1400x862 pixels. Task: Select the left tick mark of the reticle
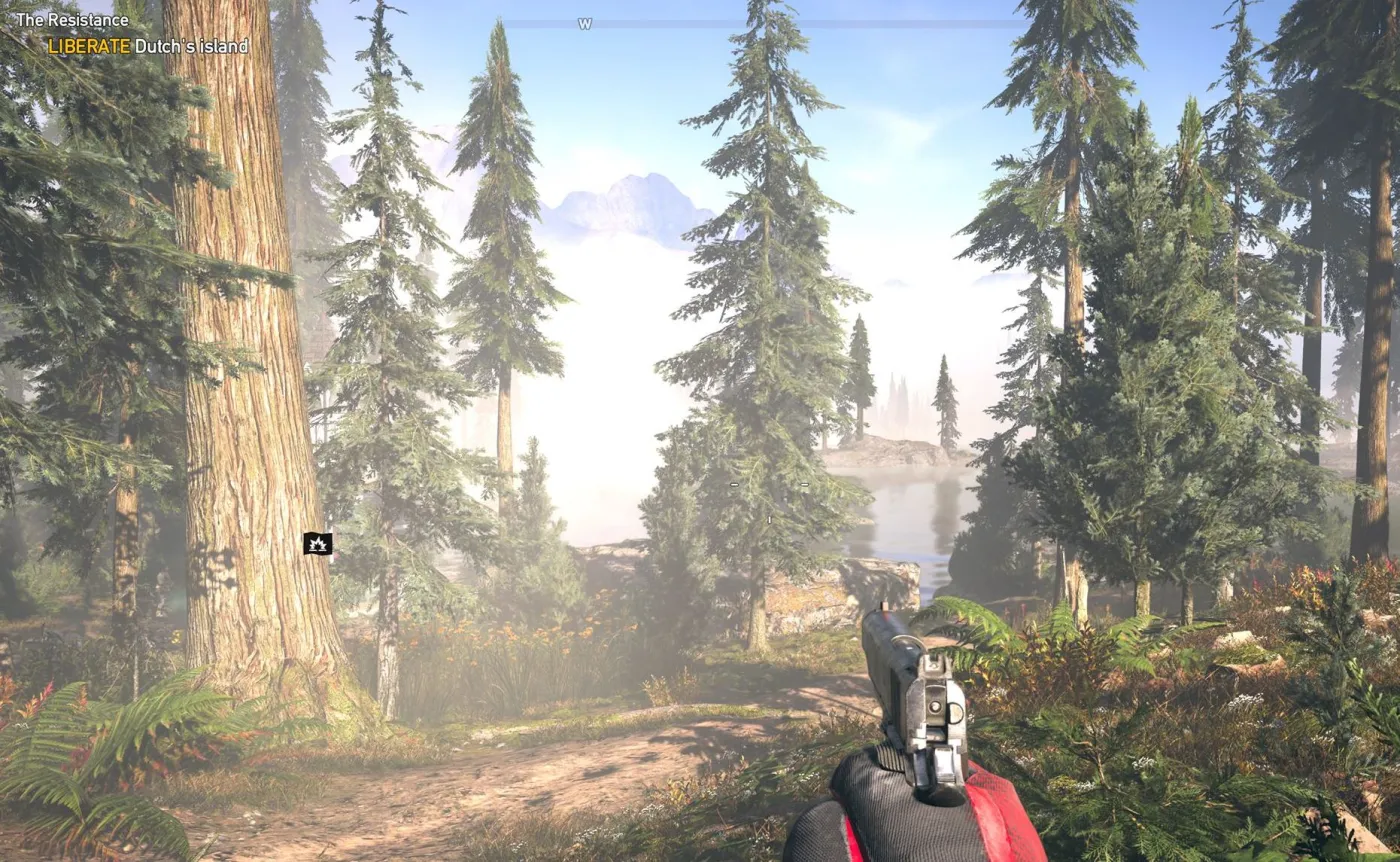pyautogui.click(x=734, y=484)
